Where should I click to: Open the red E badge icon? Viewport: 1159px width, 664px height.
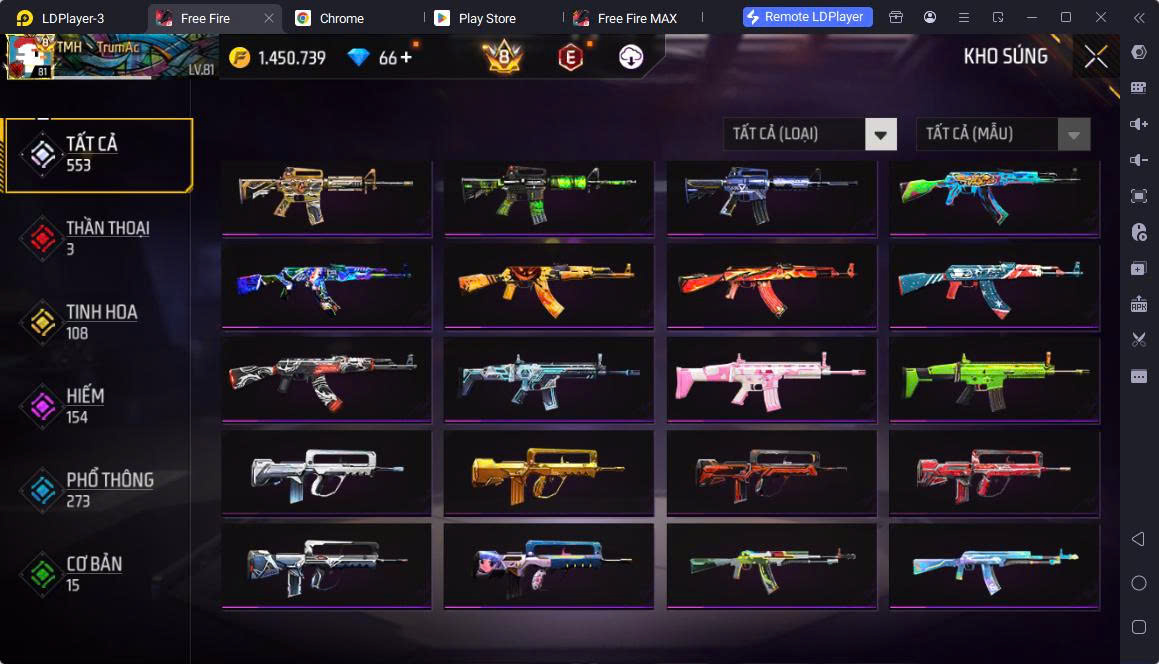(x=570, y=58)
